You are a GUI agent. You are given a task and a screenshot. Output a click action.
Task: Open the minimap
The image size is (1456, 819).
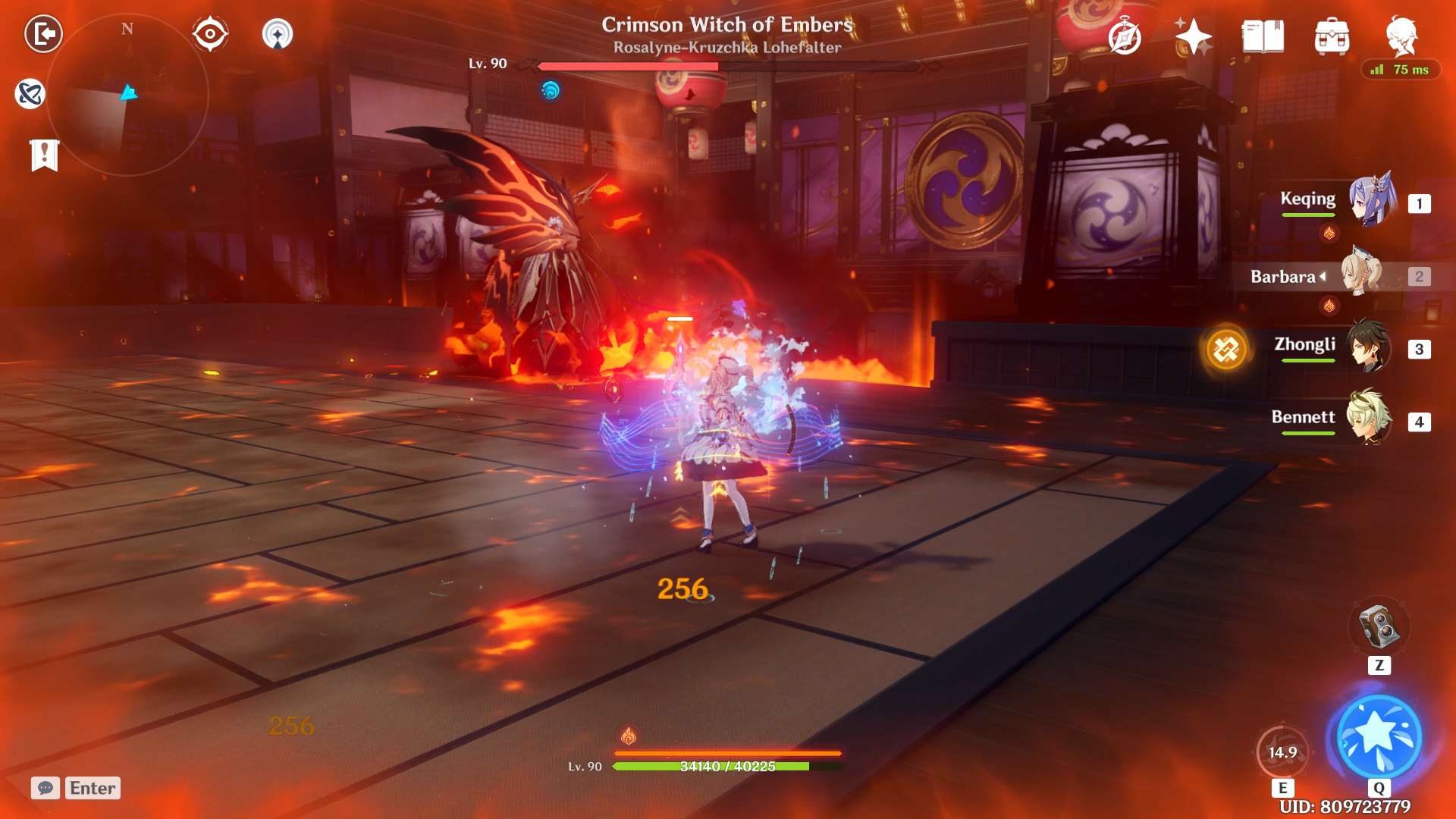point(127,96)
